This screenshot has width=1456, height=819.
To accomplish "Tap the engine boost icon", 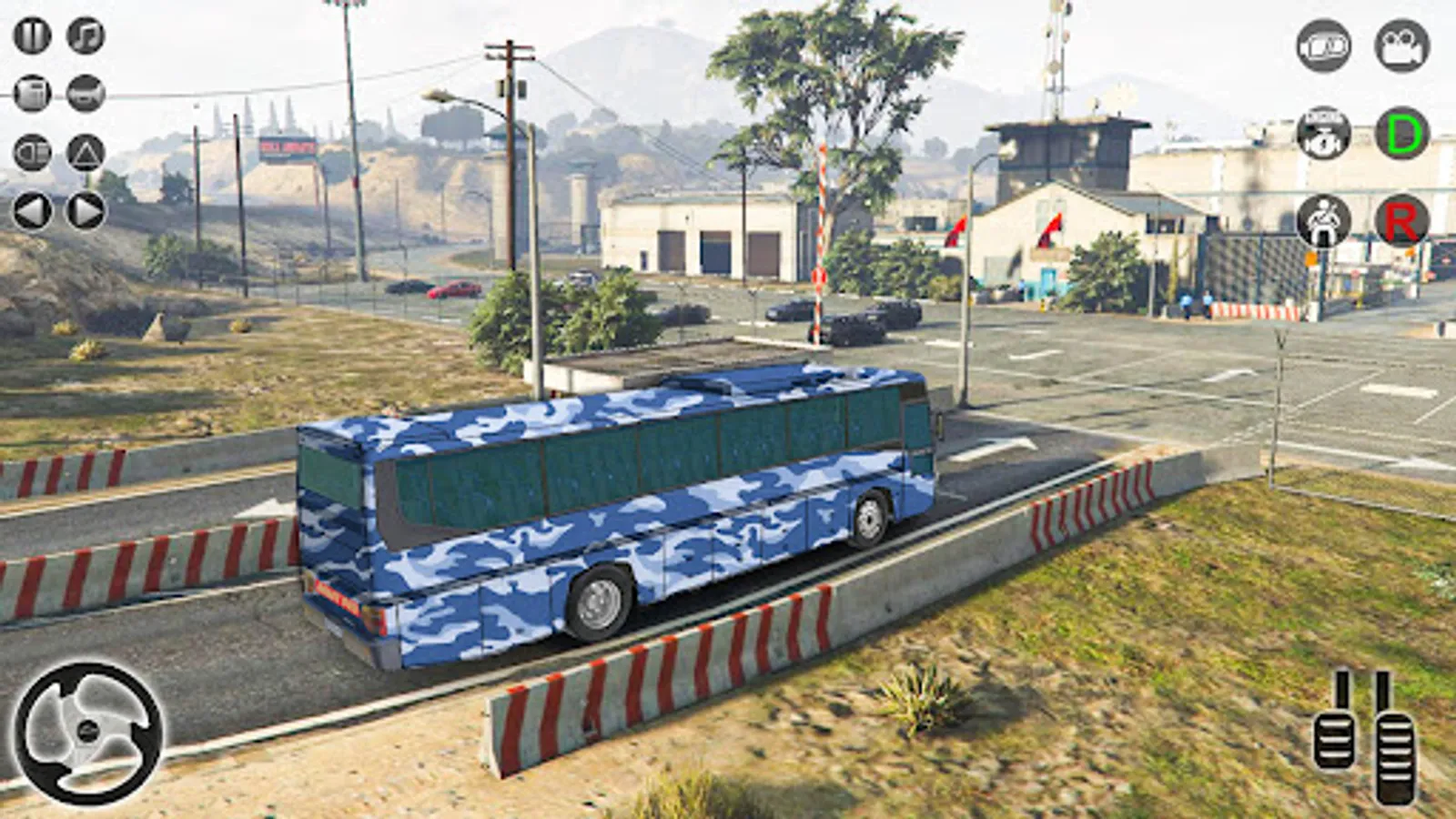I will (x=1321, y=133).
